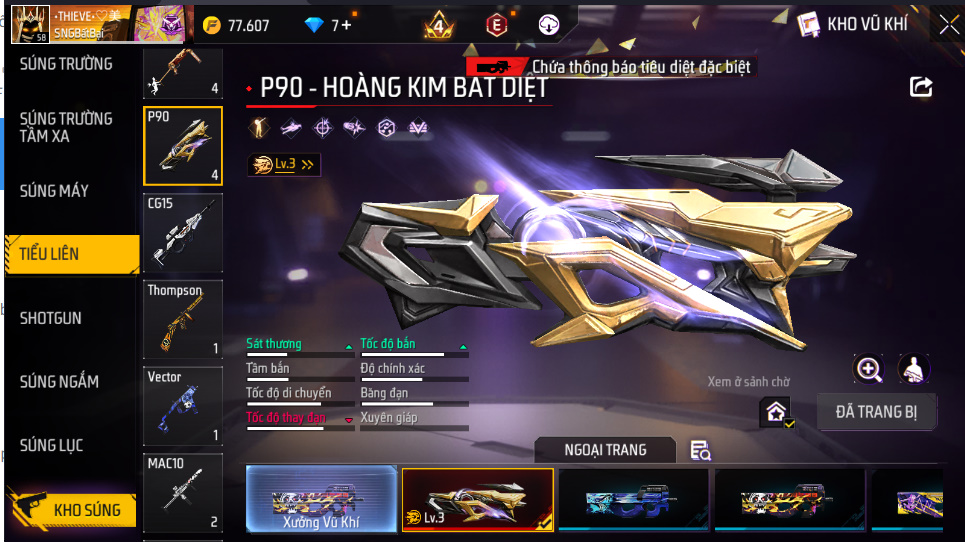Image resolution: width=965 pixels, height=542 pixels.
Task: Open the Xưởng Vũ Khí skin tile
Action: (321, 498)
